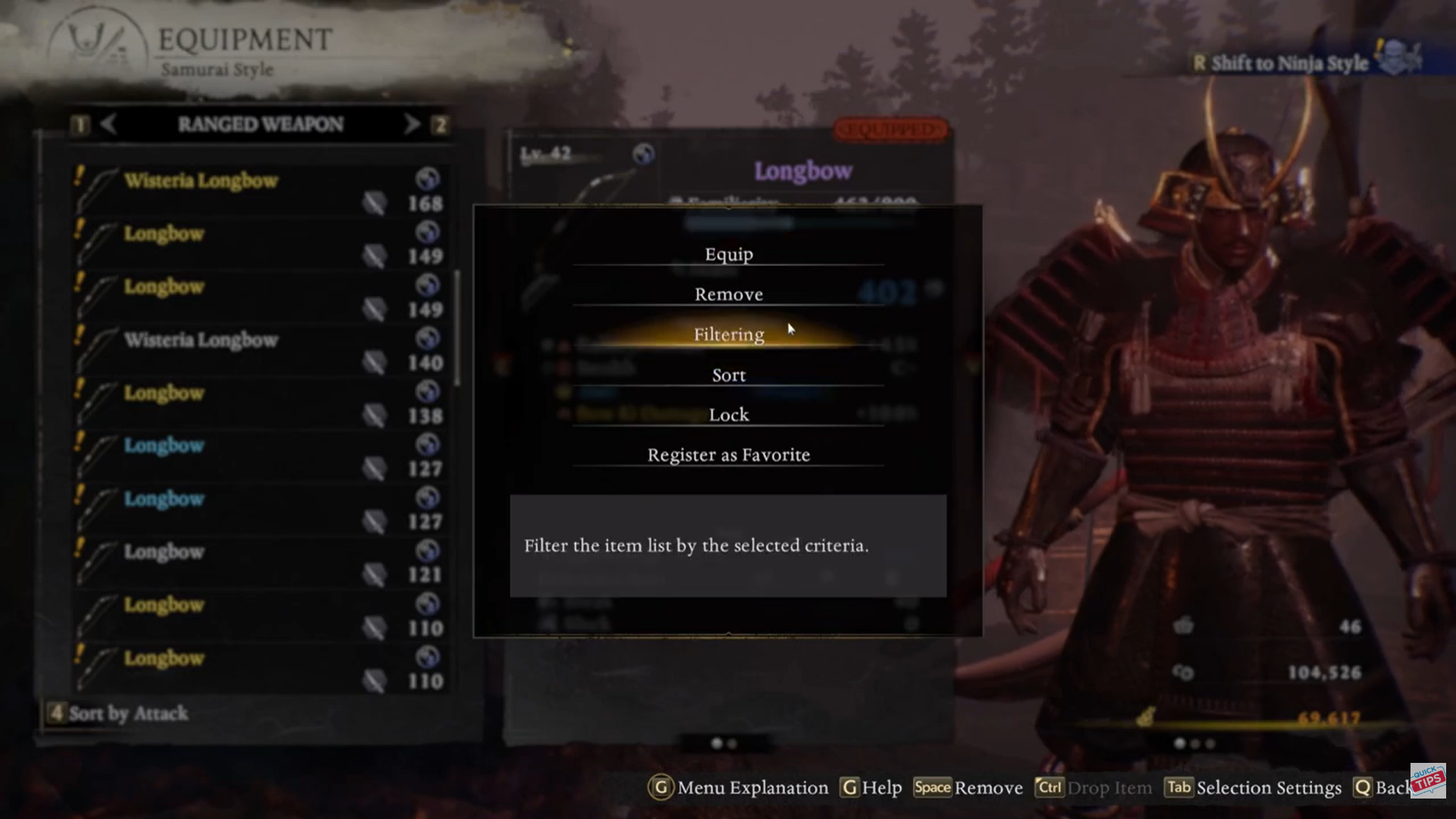Click Remove in the bottom bar
The height and width of the screenshot is (819, 1456).
tap(969, 788)
